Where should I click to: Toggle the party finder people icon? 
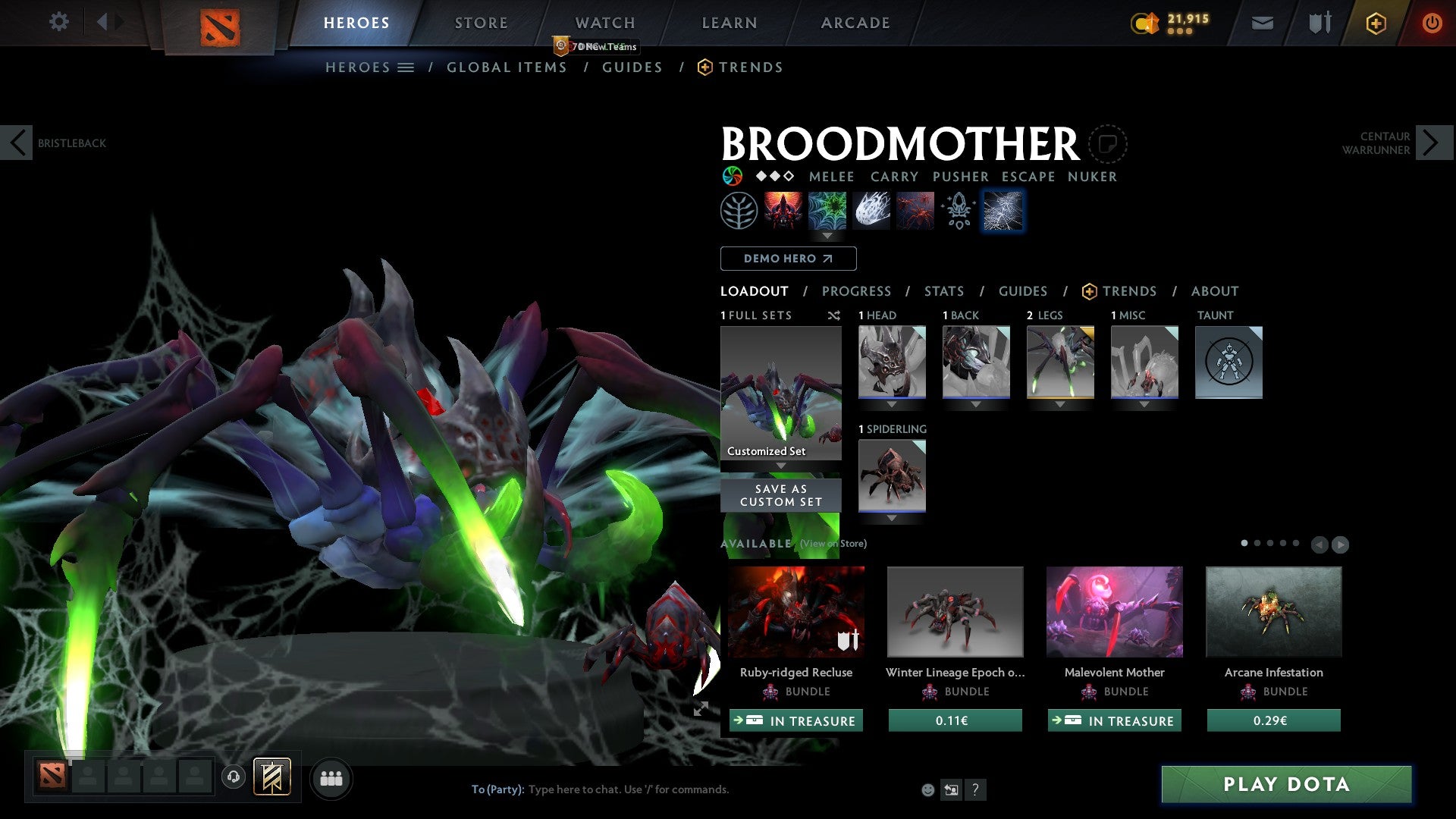point(330,778)
